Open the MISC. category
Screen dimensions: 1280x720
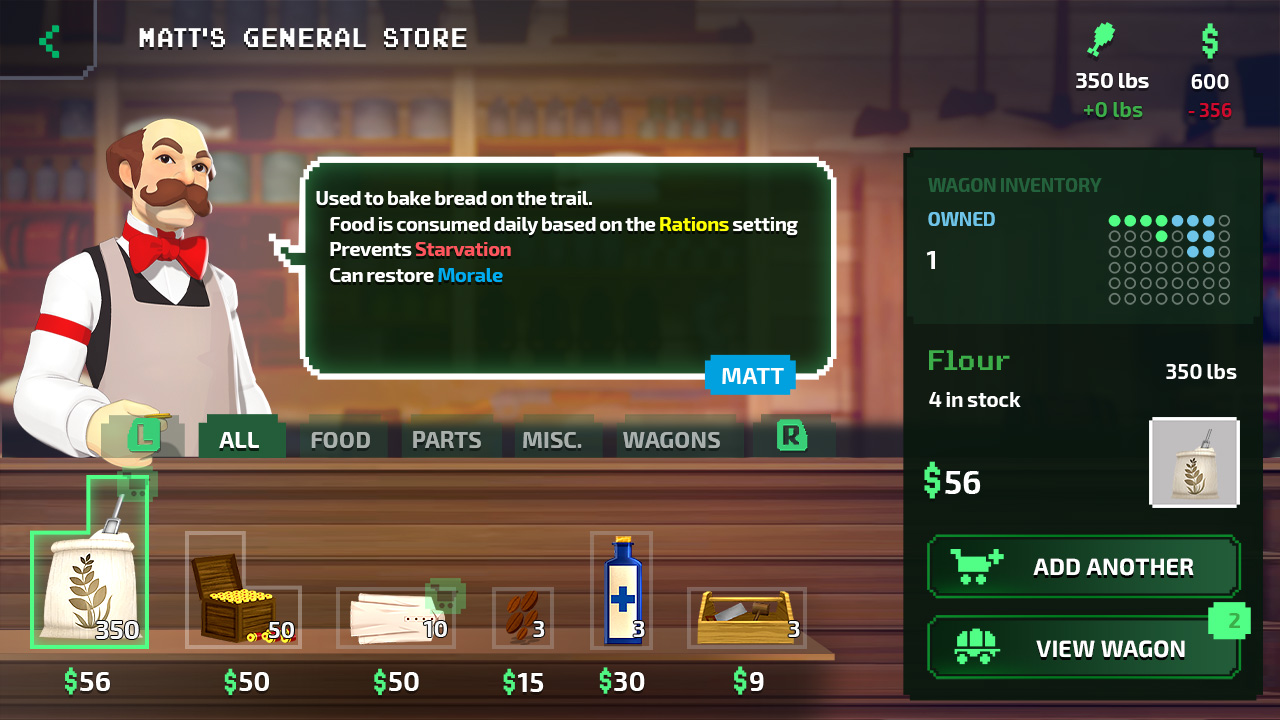[556, 438]
